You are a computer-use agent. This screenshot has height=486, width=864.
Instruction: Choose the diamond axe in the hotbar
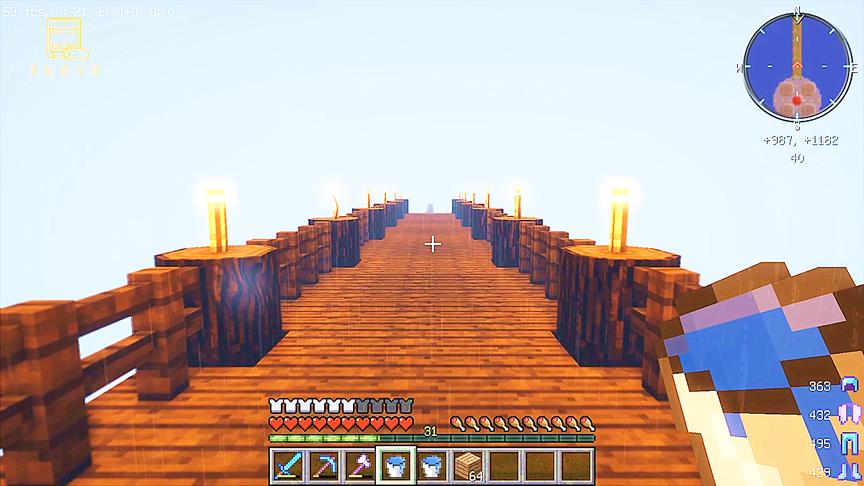coord(360,465)
